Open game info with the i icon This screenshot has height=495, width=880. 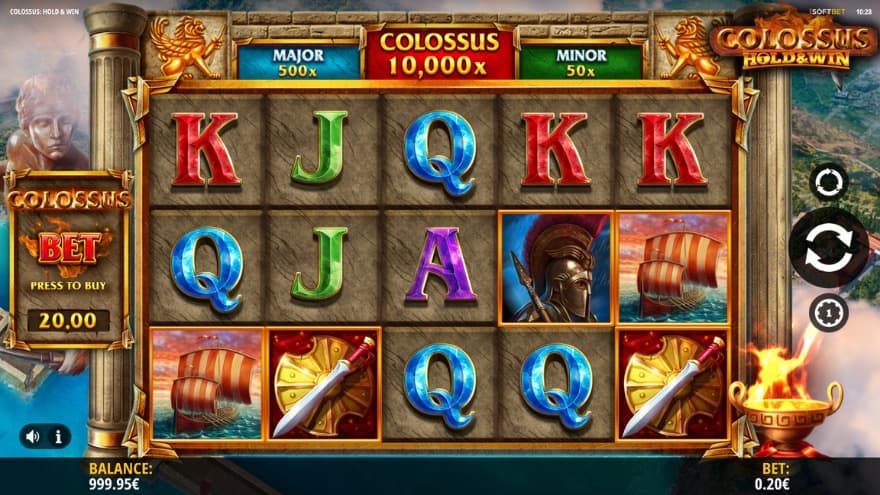click(x=58, y=436)
